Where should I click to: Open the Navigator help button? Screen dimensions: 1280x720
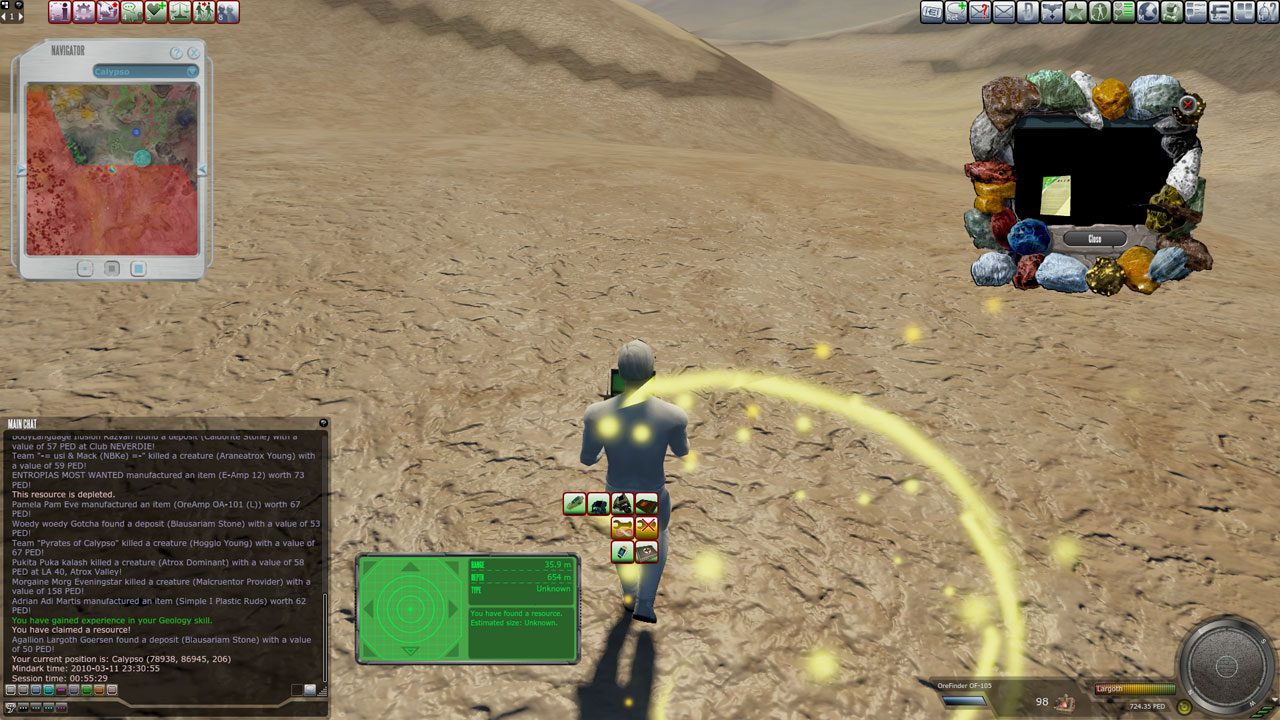point(176,53)
